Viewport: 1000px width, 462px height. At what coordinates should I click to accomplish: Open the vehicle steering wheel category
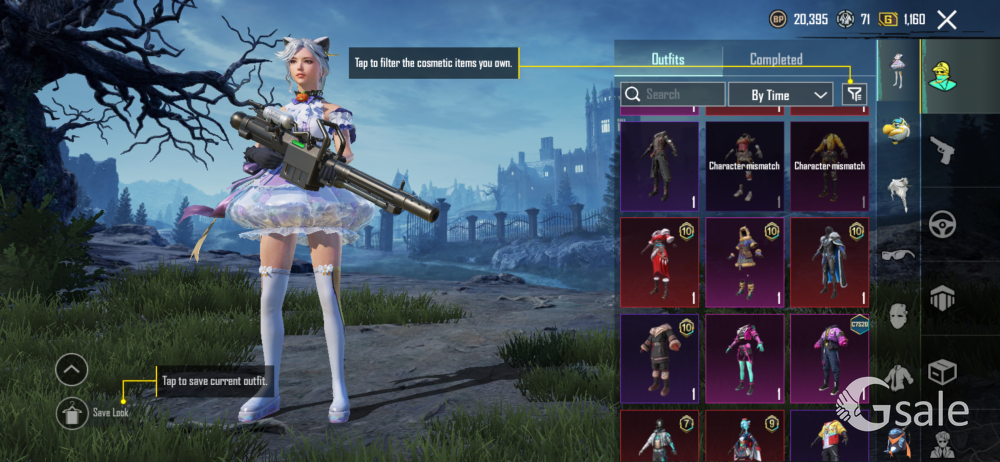click(942, 226)
